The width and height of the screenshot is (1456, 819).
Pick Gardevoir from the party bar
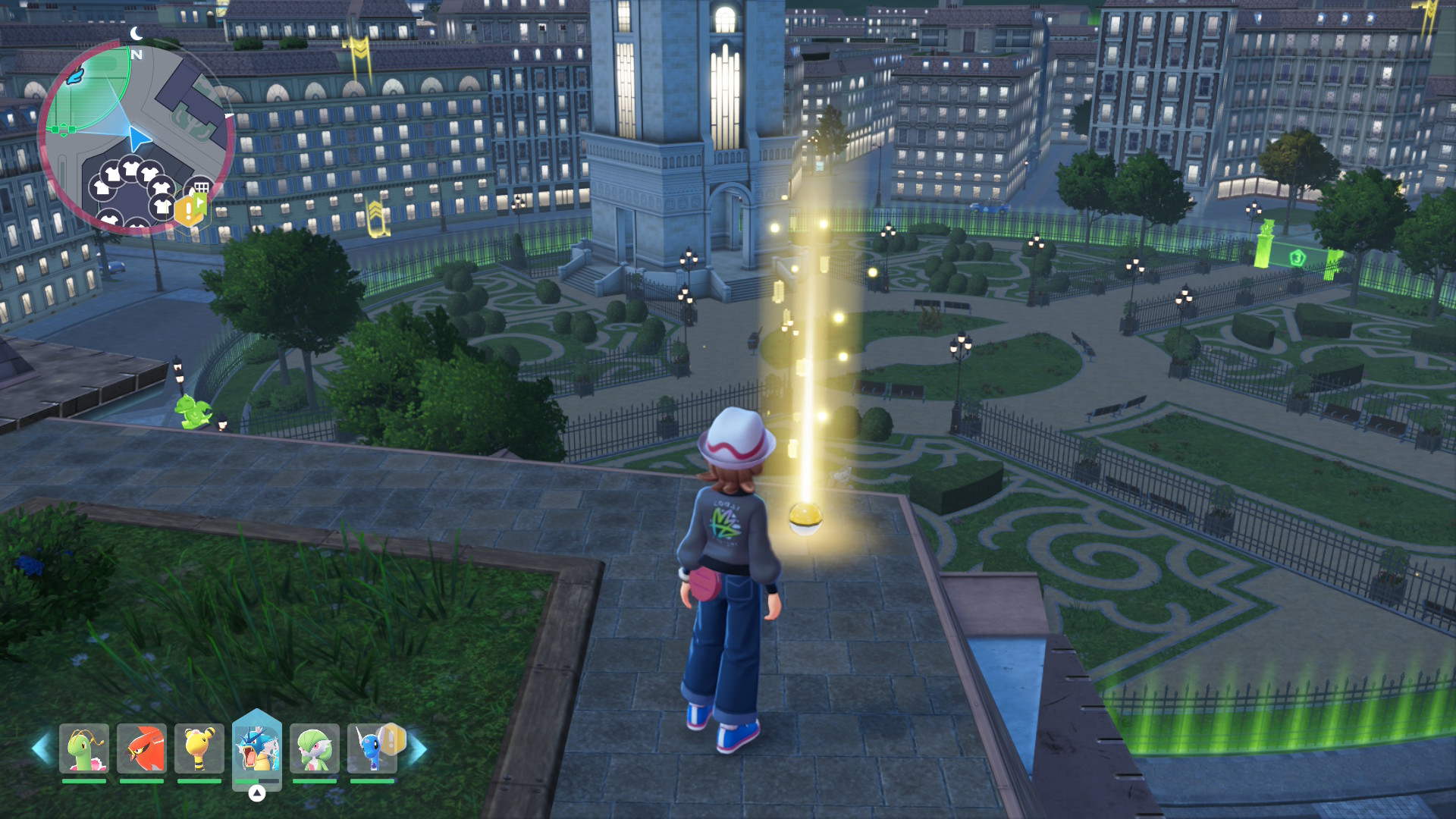click(315, 748)
